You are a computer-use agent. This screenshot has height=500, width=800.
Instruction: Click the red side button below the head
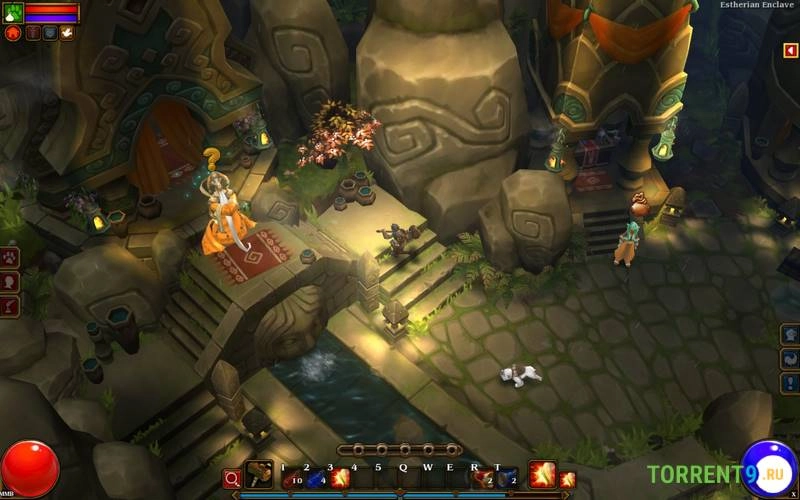click(x=10, y=304)
